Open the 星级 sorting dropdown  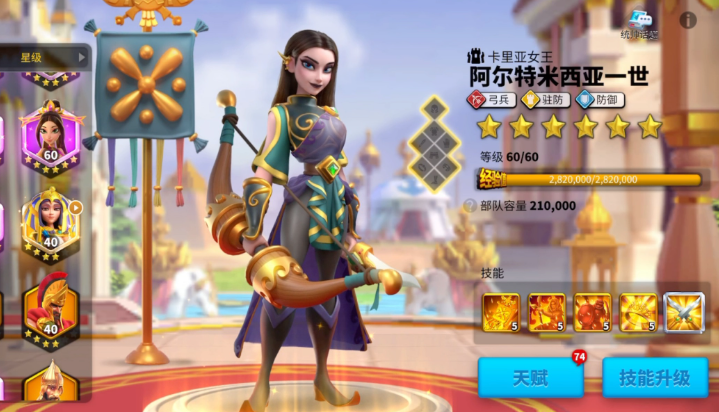[50, 57]
